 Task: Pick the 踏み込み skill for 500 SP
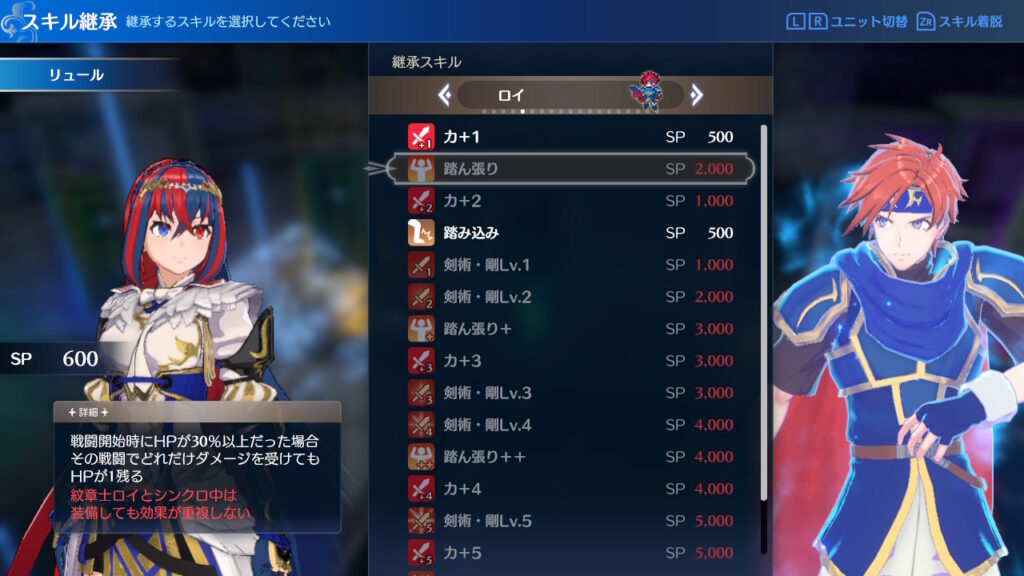(570, 233)
